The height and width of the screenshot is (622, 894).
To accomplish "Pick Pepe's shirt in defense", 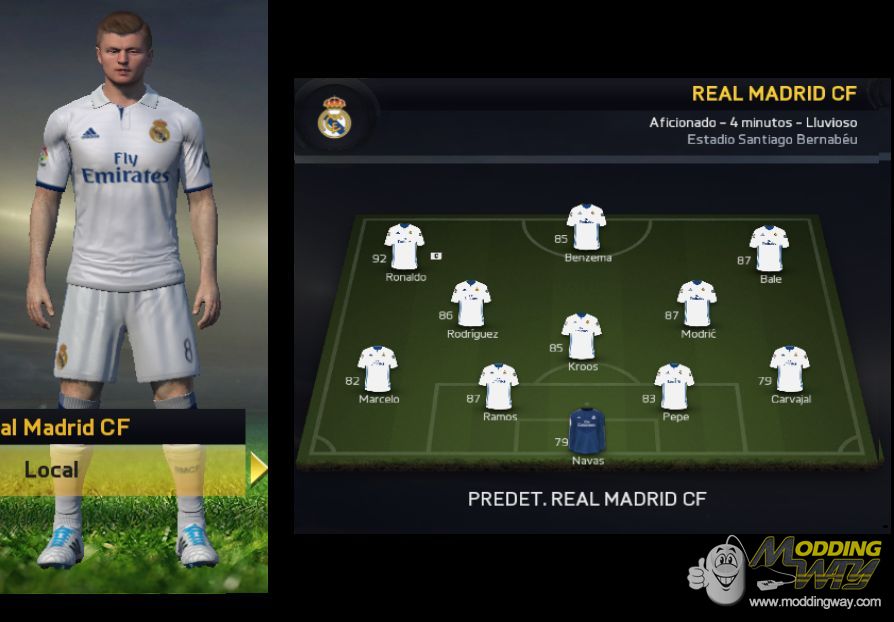I will click(x=674, y=387).
